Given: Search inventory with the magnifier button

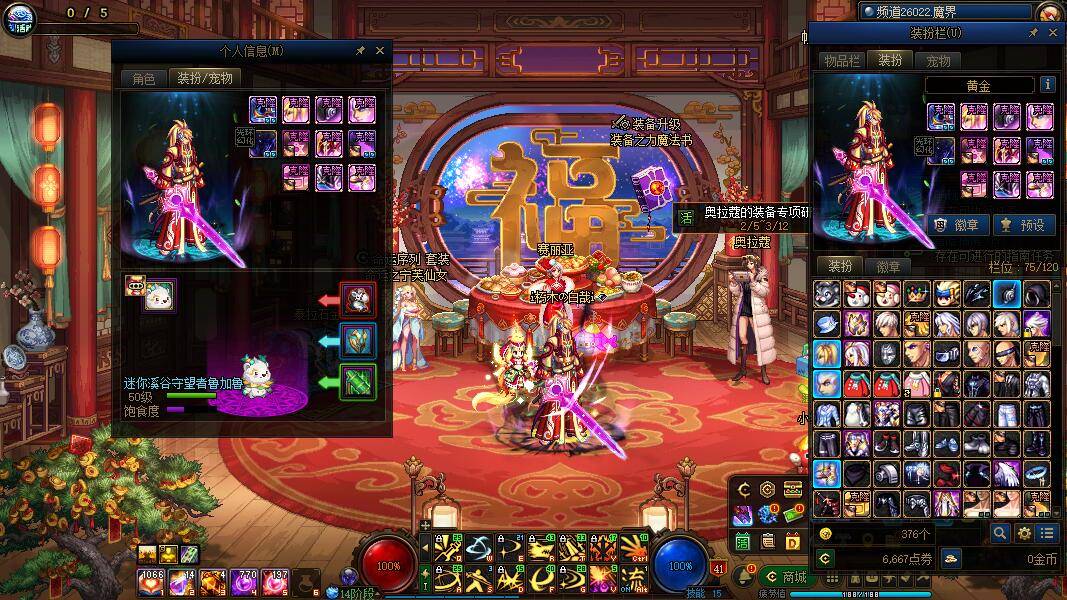Looking at the screenshot, I should tap(1000, 534).
